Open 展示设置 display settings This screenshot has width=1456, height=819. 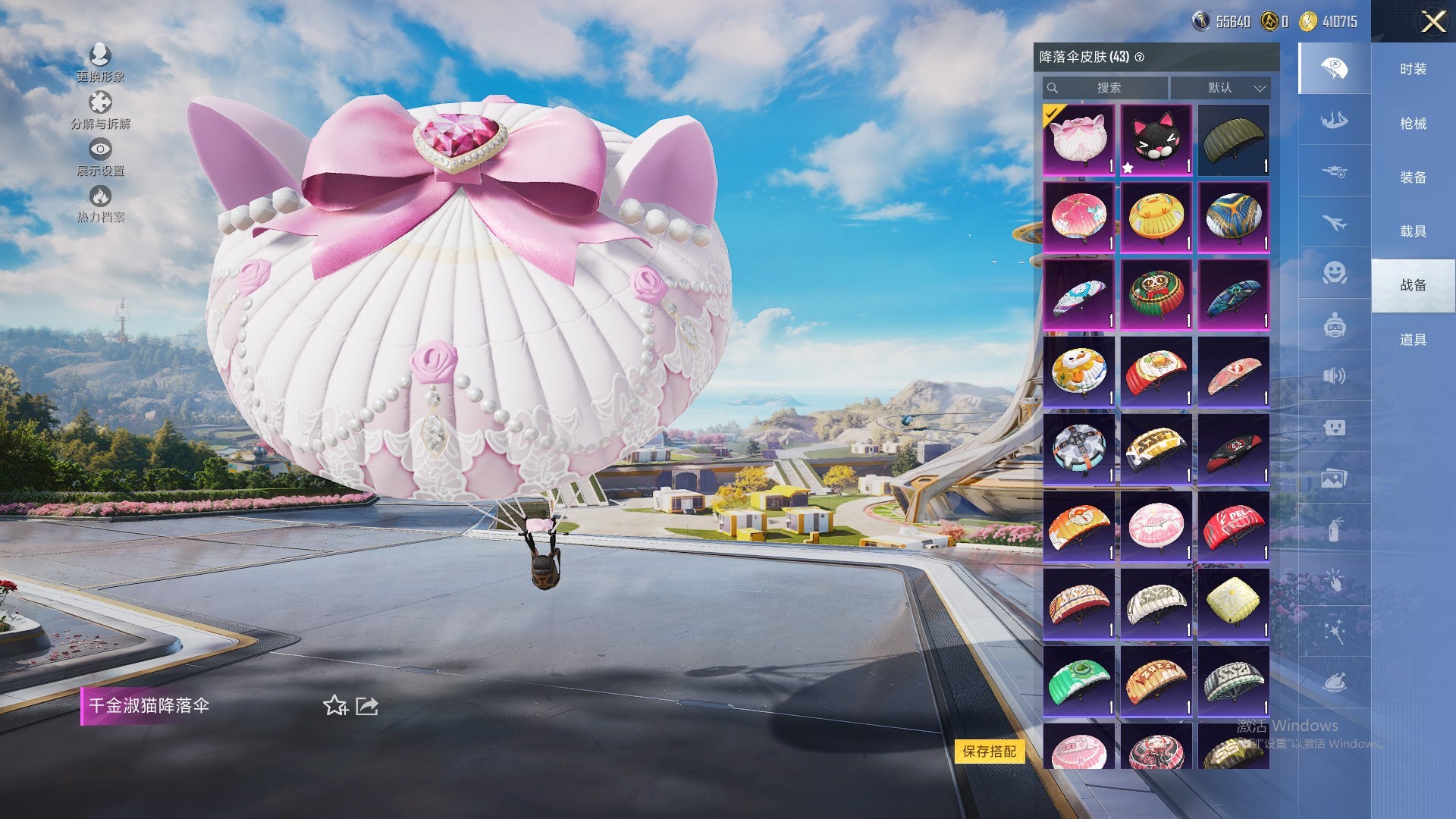tap(100, 157)
